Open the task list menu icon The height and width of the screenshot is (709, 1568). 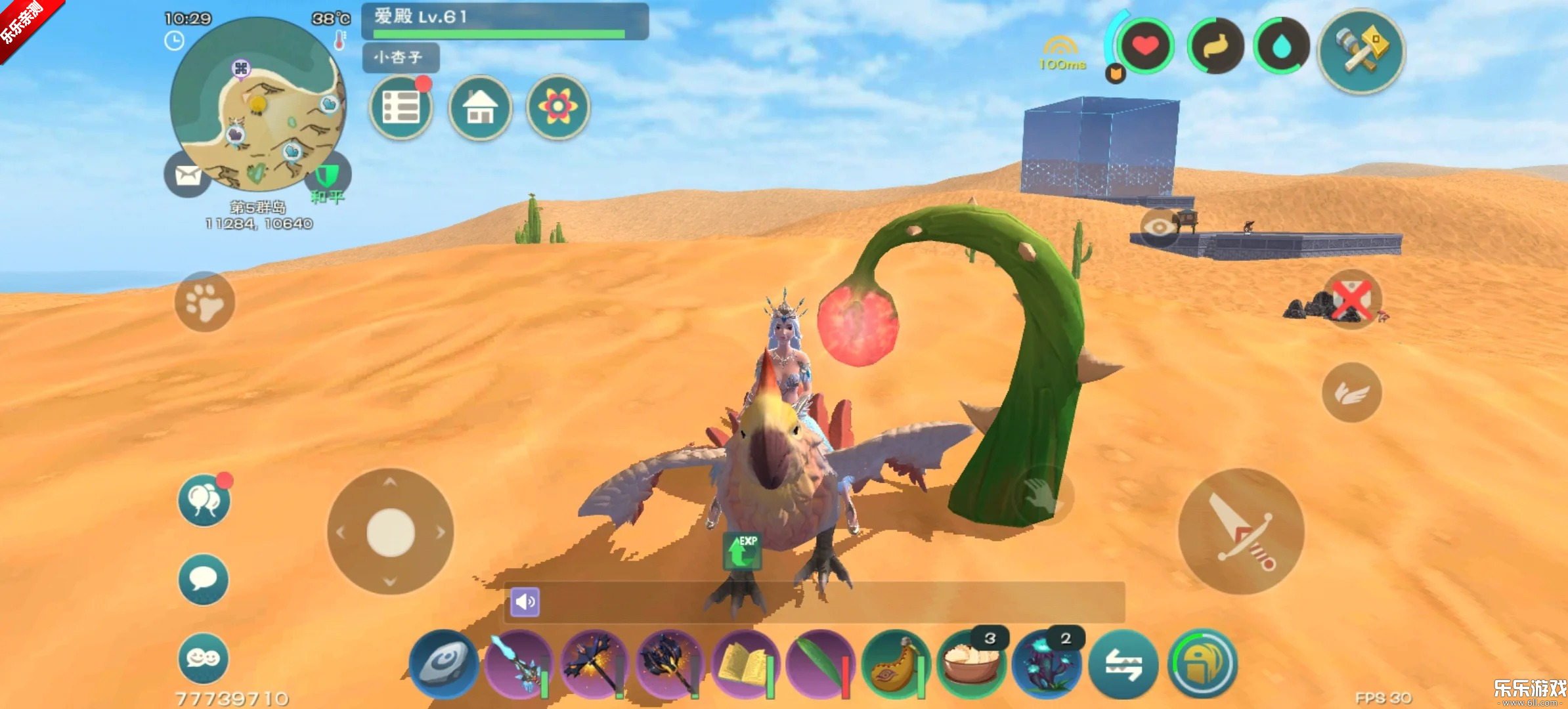pyautogui.click(x=401, y=108)
